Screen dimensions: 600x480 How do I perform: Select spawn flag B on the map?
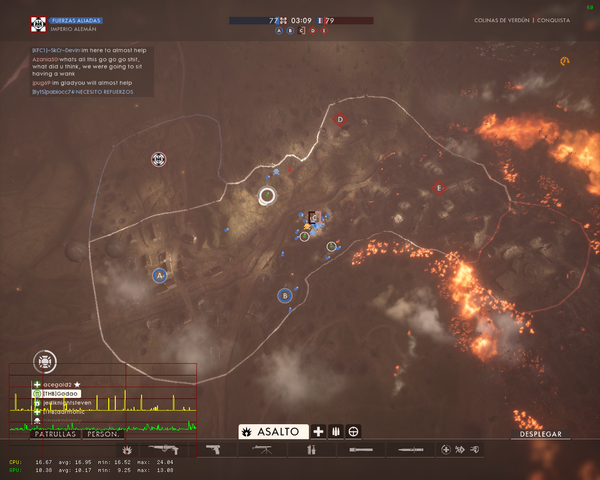[x=285, y=295]
